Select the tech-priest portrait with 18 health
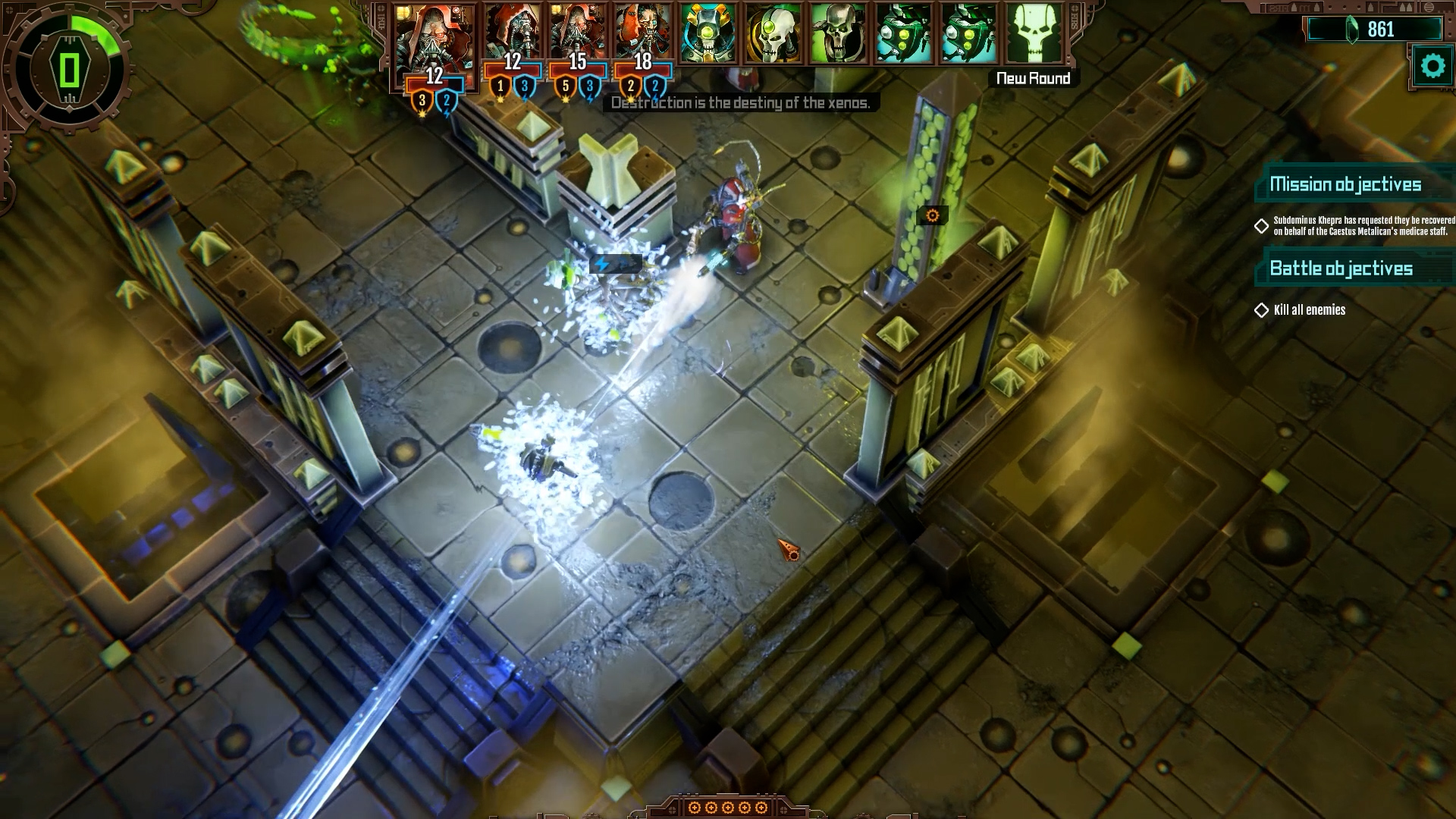This screenshot has width=1456, height=819. pos(642,32)
